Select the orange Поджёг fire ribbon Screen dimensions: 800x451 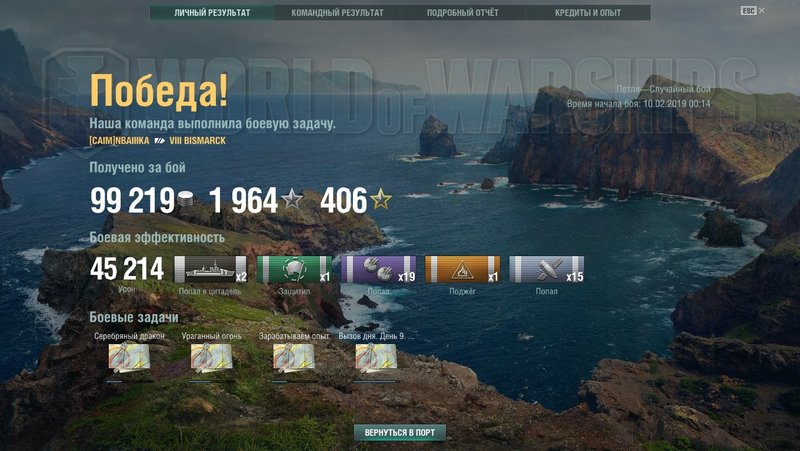(x=462, y=270)
